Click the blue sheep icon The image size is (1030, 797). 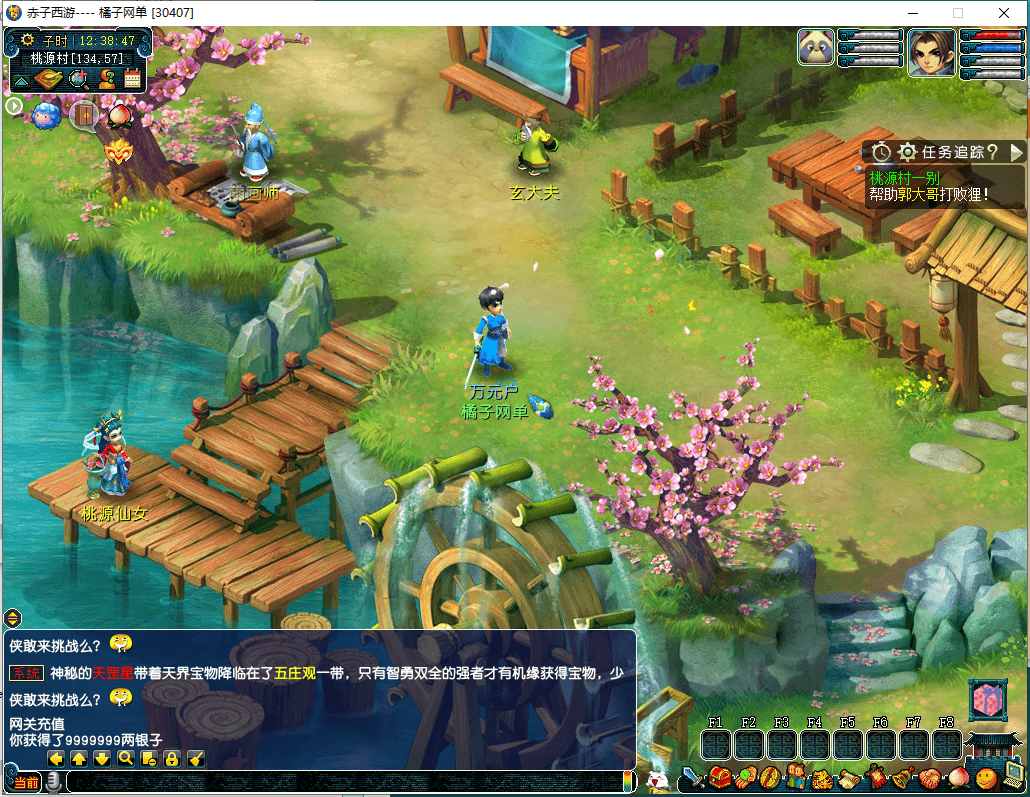(46, 116)
